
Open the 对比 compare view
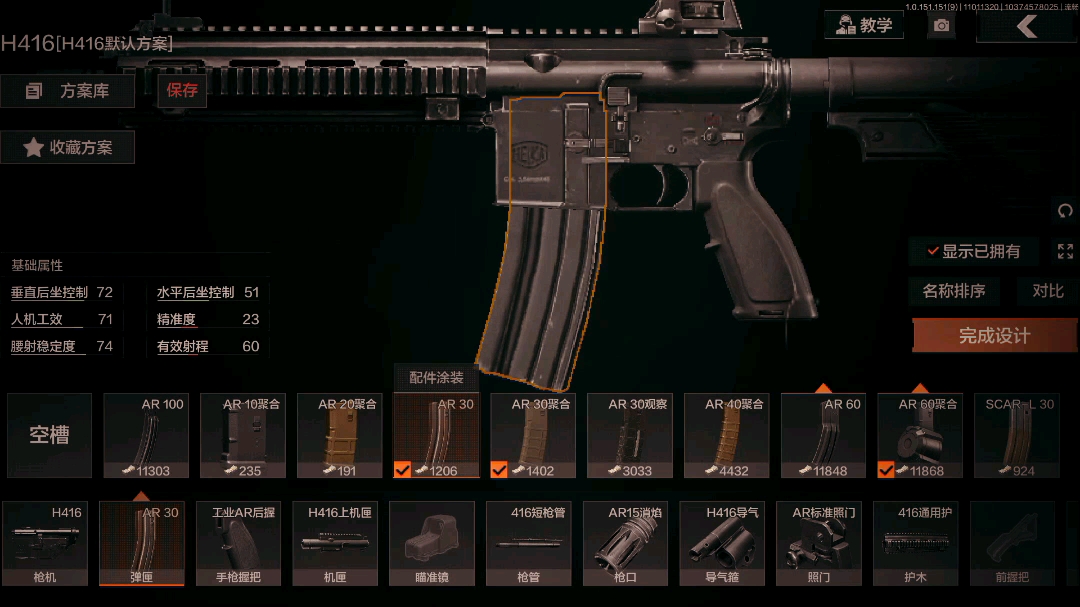click(1047, 291)
